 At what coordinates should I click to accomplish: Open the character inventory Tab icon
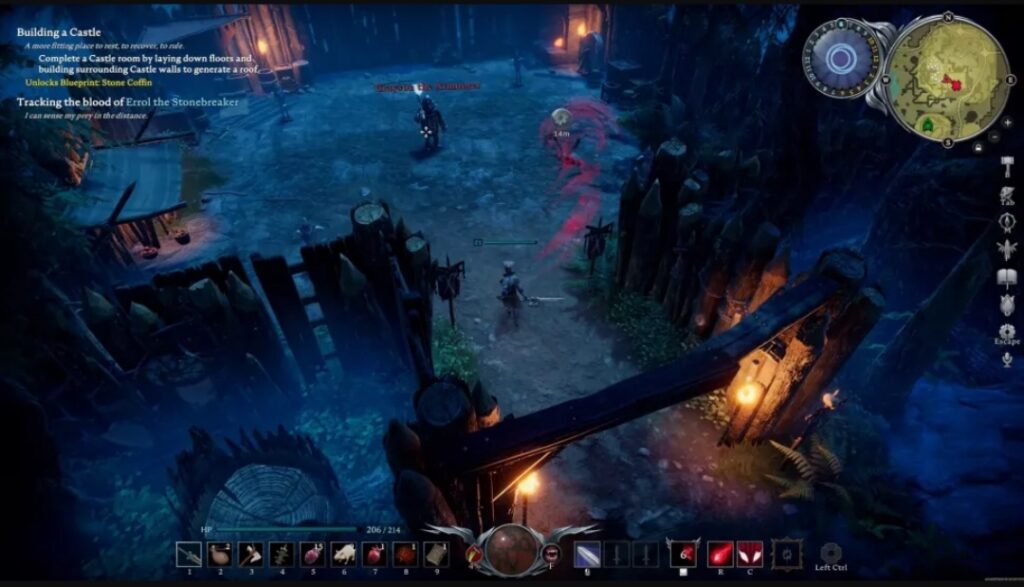pos(1007,194)
